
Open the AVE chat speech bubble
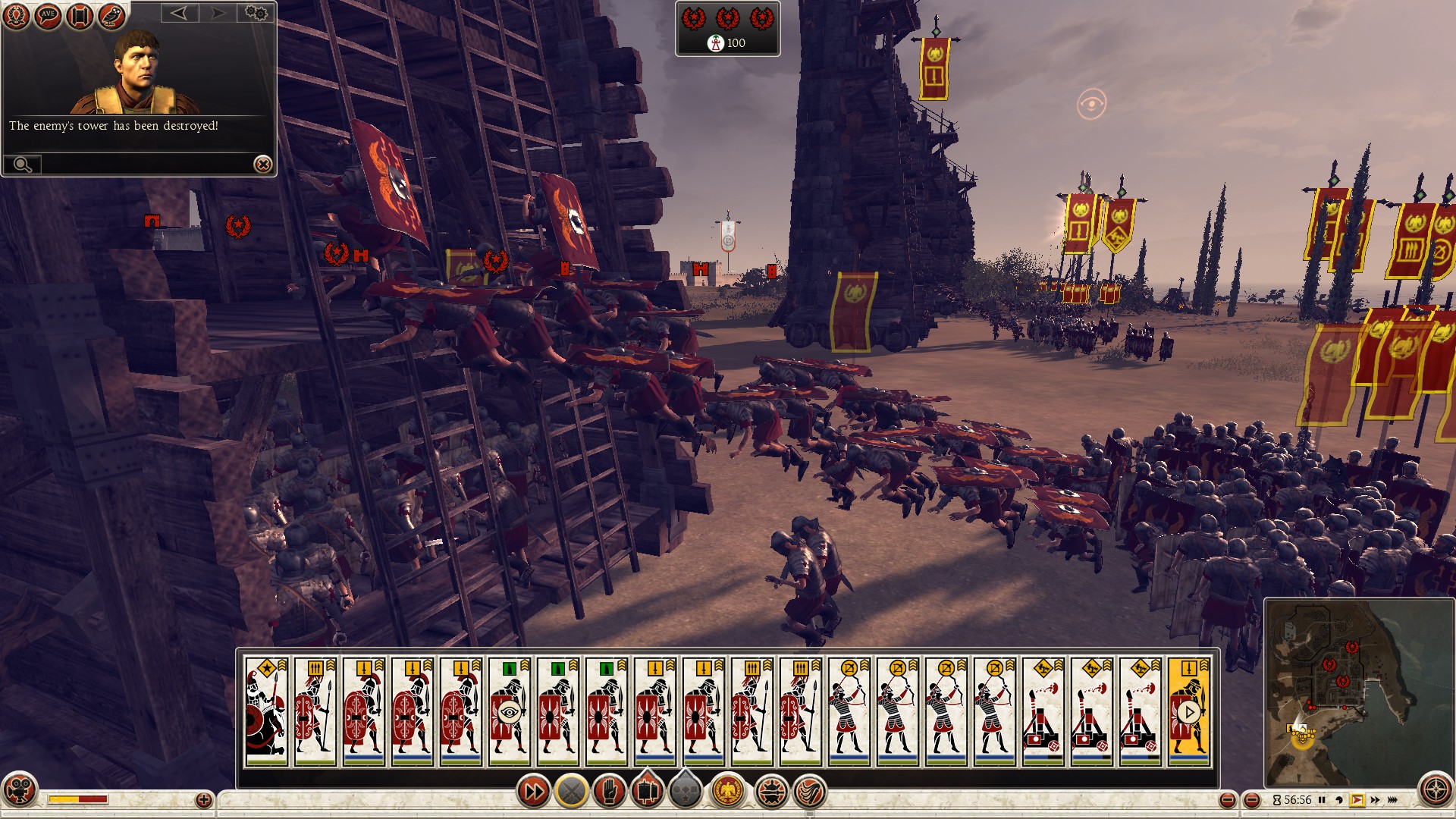(x=48, y=15)
